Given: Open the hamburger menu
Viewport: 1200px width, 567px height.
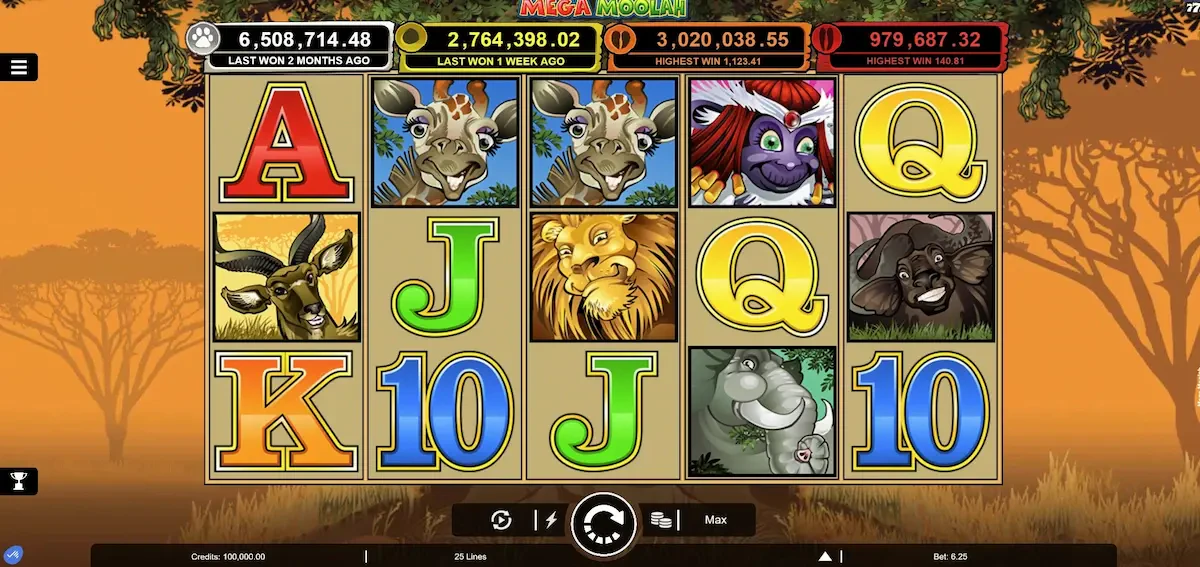Looking at the screenshot, I should [19, 68].
